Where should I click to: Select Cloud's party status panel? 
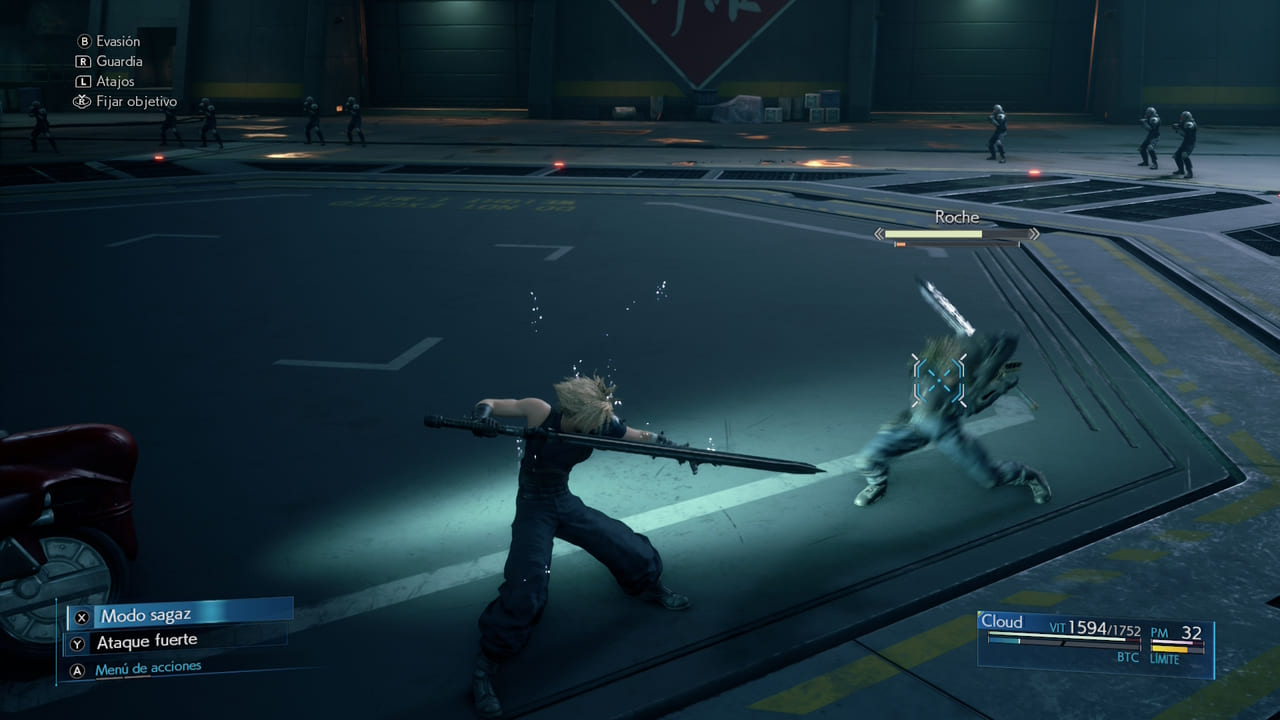point(1095,638)
